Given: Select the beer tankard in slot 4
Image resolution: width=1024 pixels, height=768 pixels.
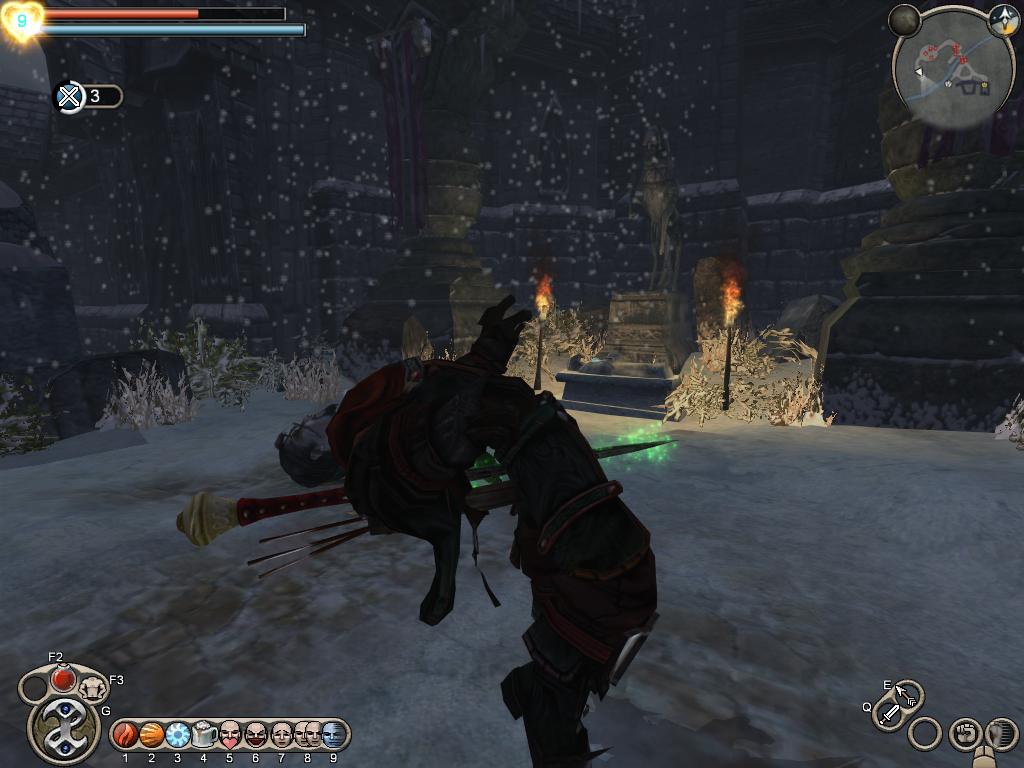Looking at the screenshot, I should tap(204, 735).
